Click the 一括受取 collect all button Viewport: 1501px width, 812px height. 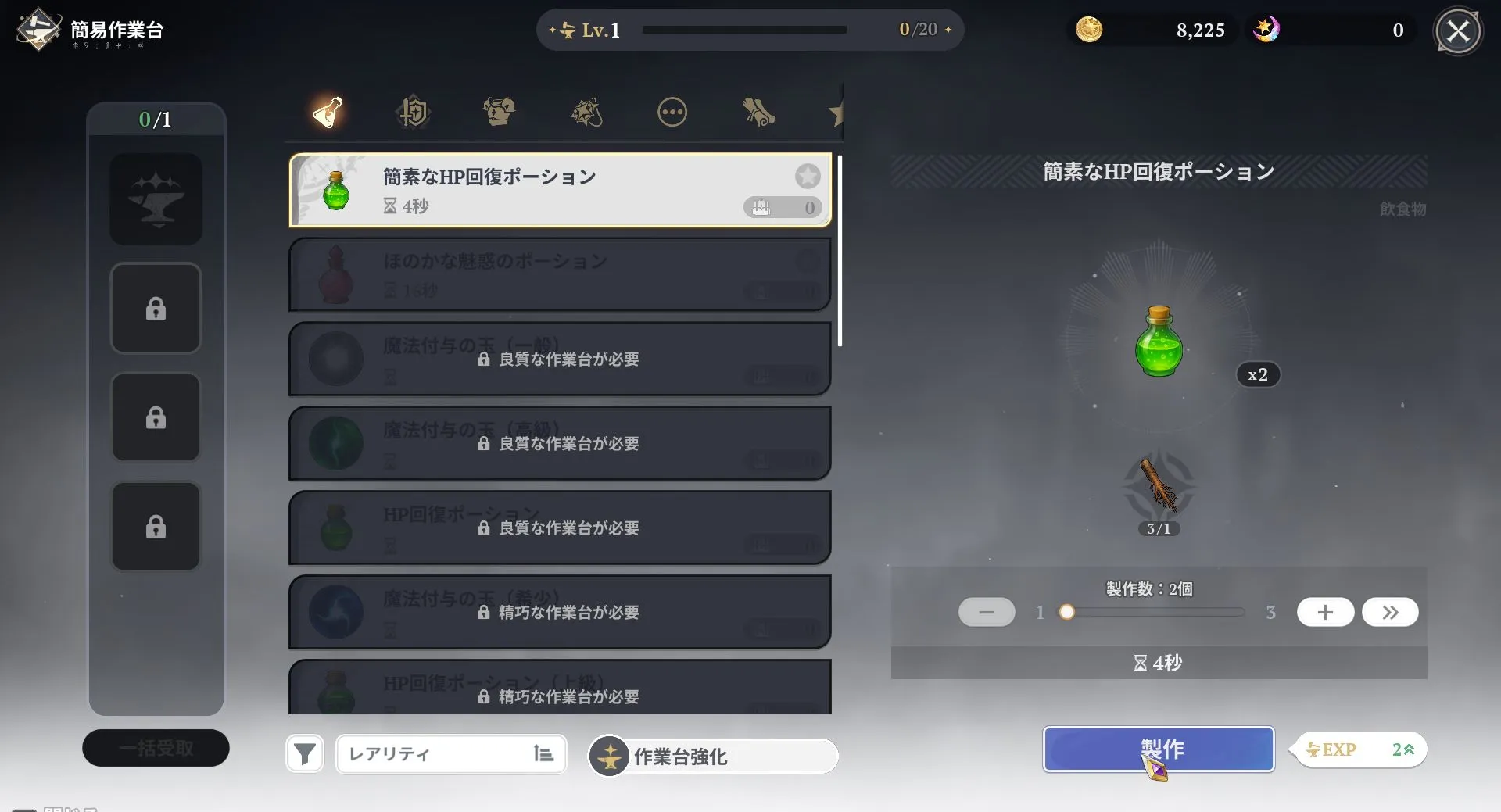[x=156, y=747]
